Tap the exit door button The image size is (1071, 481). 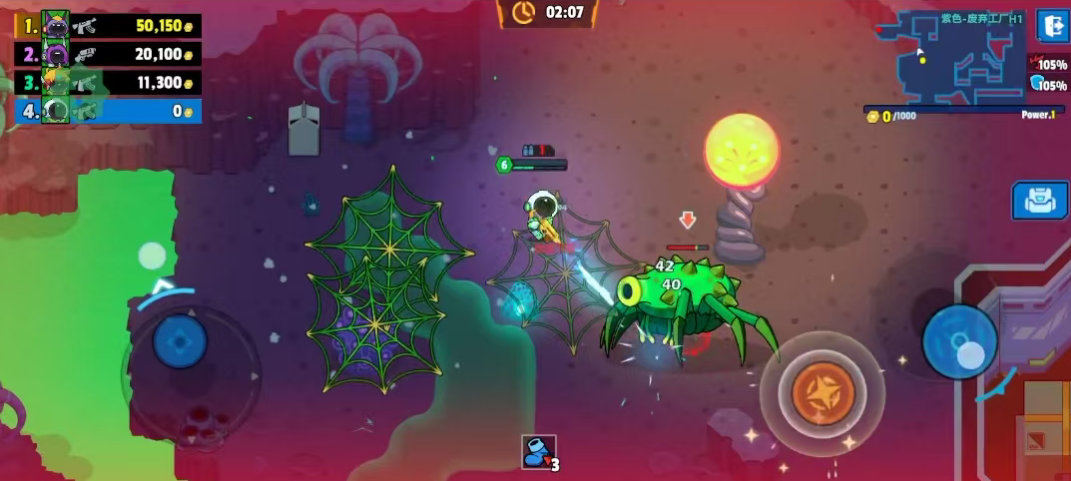[1051, 26]
